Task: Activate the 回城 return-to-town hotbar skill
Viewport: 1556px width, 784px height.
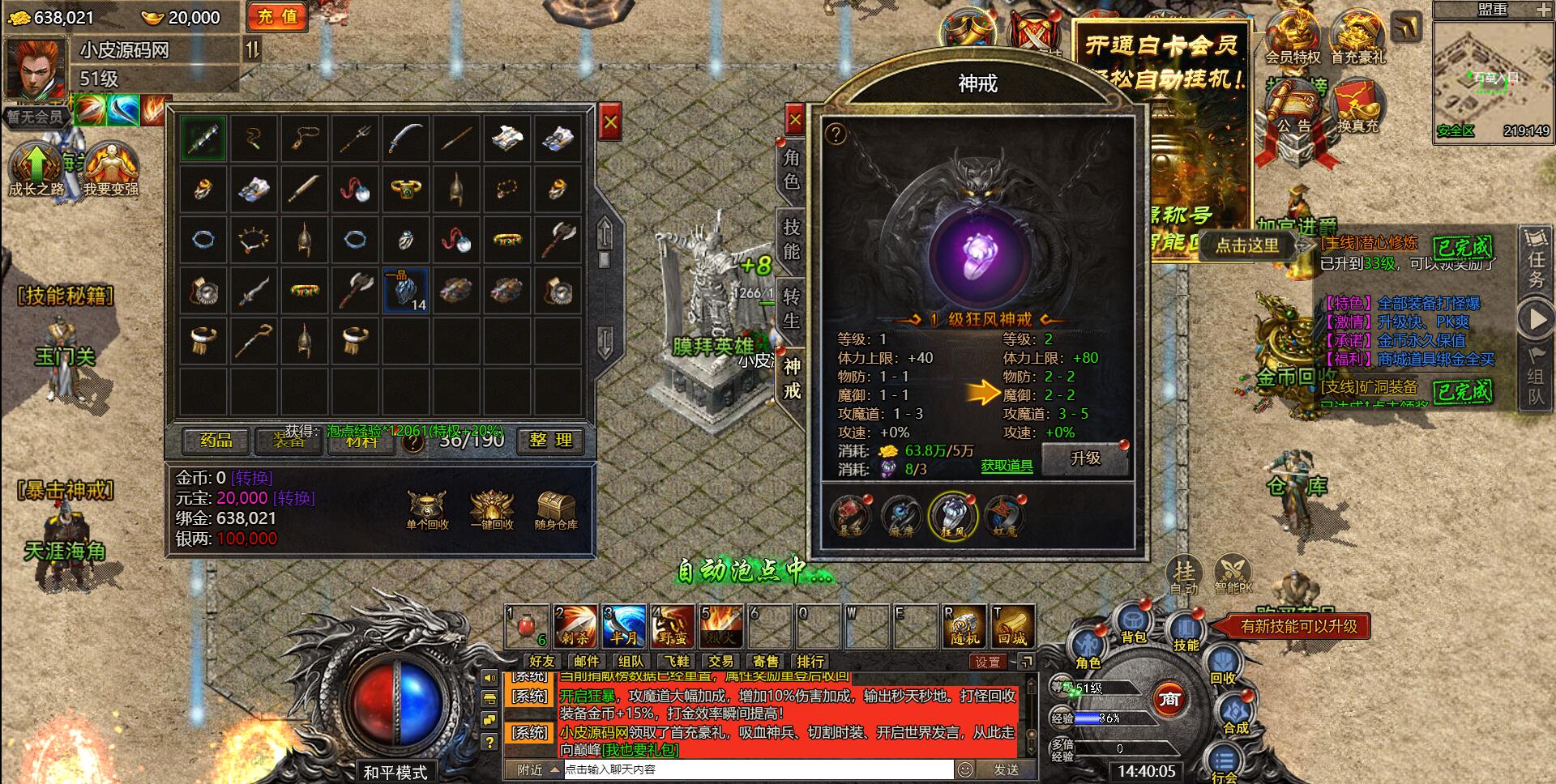Action: [1011, 626]
